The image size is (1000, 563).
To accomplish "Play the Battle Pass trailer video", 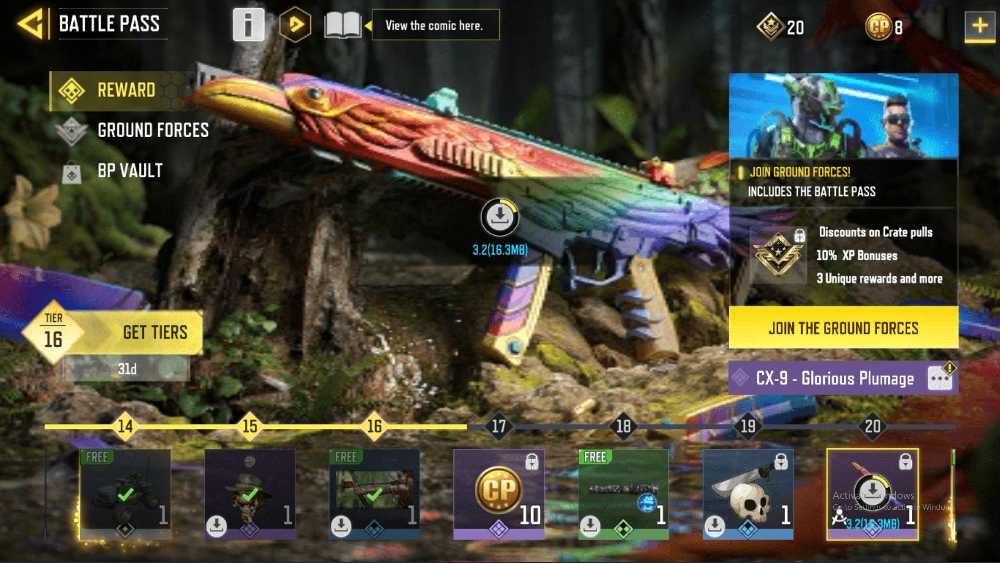I will [294, 25].
